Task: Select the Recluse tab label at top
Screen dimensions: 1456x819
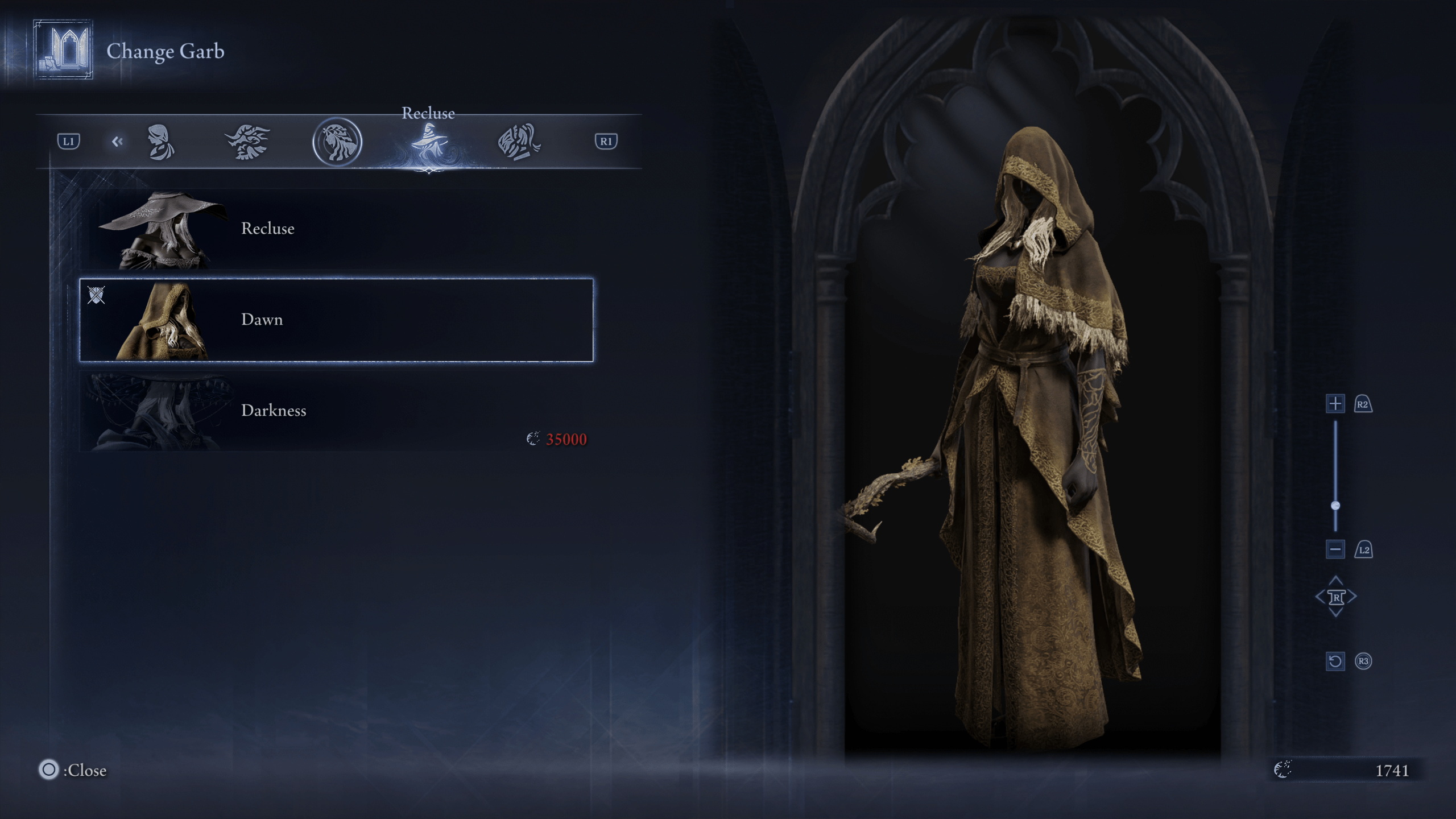Action: [428, 113]
